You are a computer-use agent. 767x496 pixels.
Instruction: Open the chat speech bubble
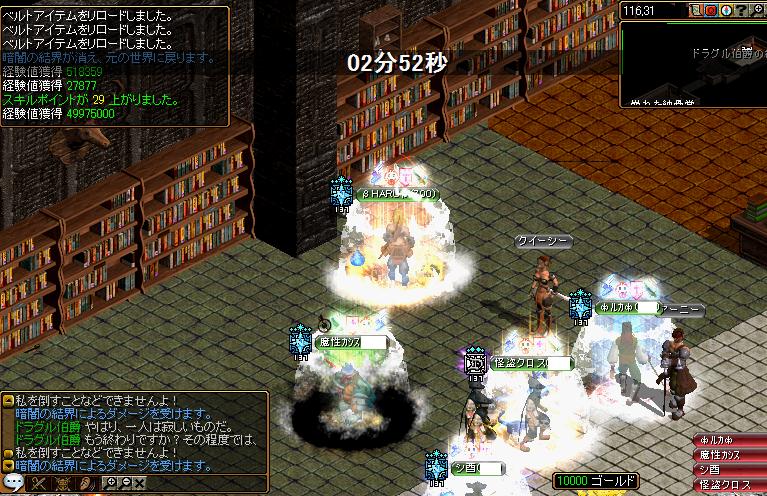point(13,484)
